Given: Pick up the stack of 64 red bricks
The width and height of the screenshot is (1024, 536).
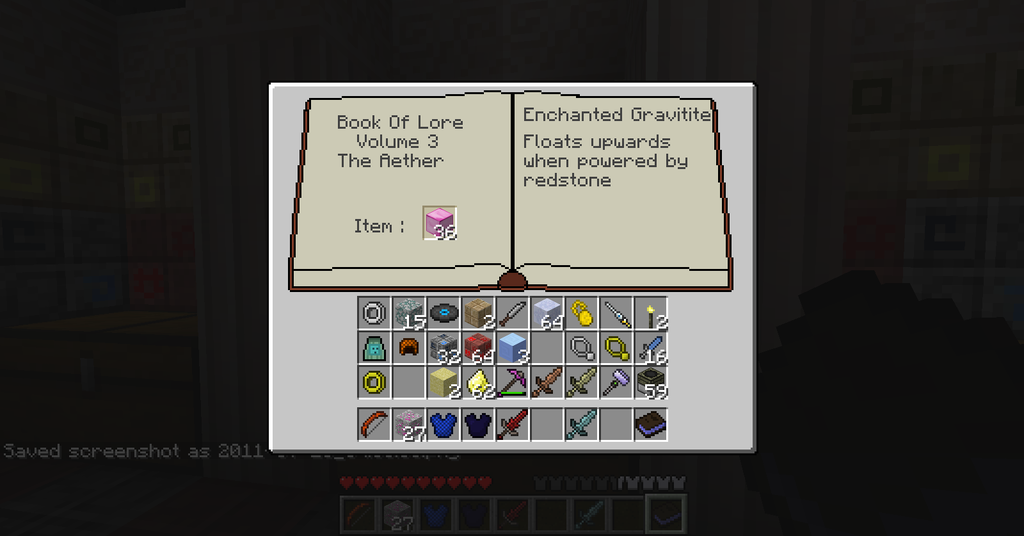Looking at the screenshot, I should click(478, 348).
